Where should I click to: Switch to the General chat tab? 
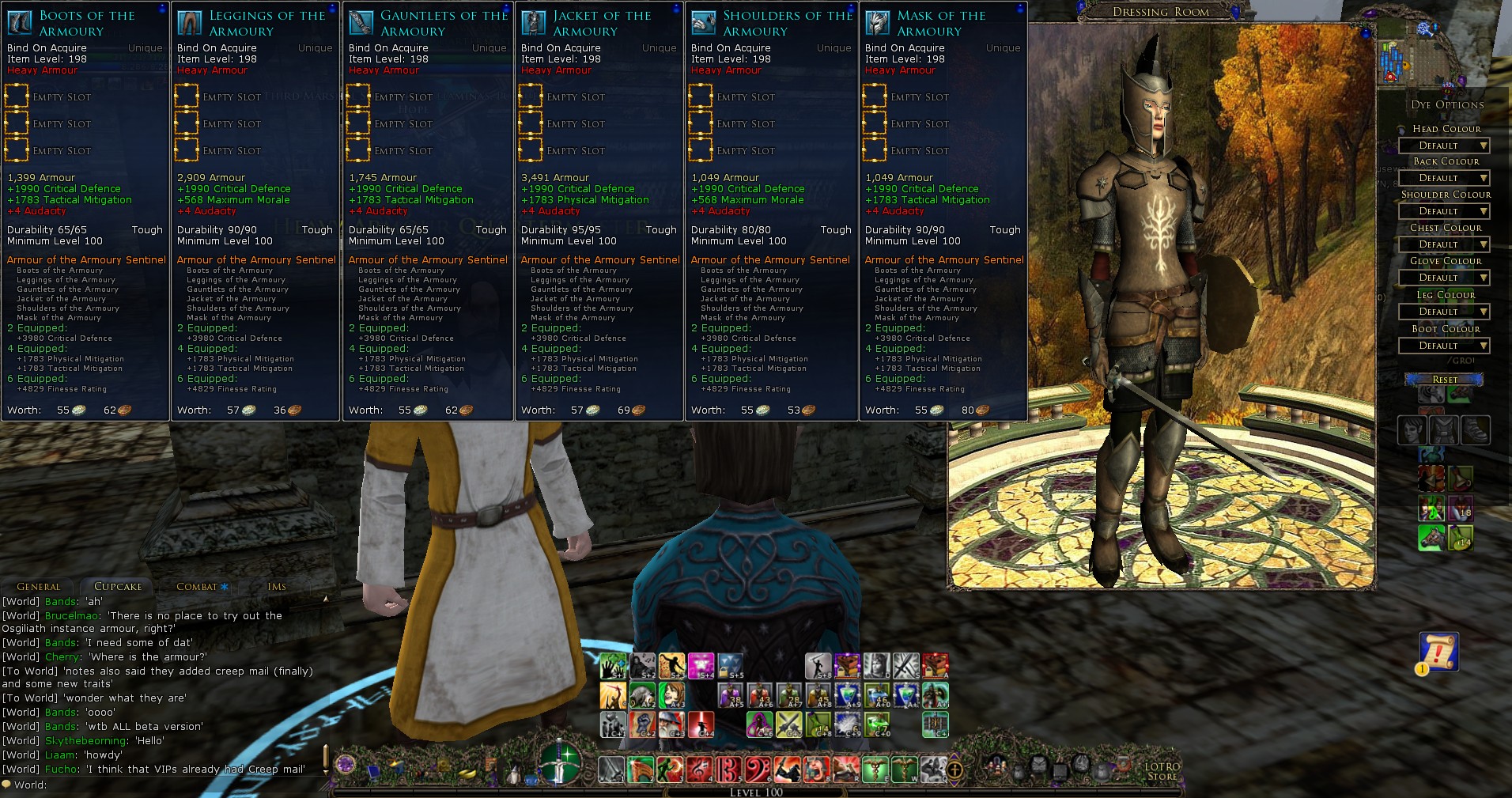click(x=38, y=587)
